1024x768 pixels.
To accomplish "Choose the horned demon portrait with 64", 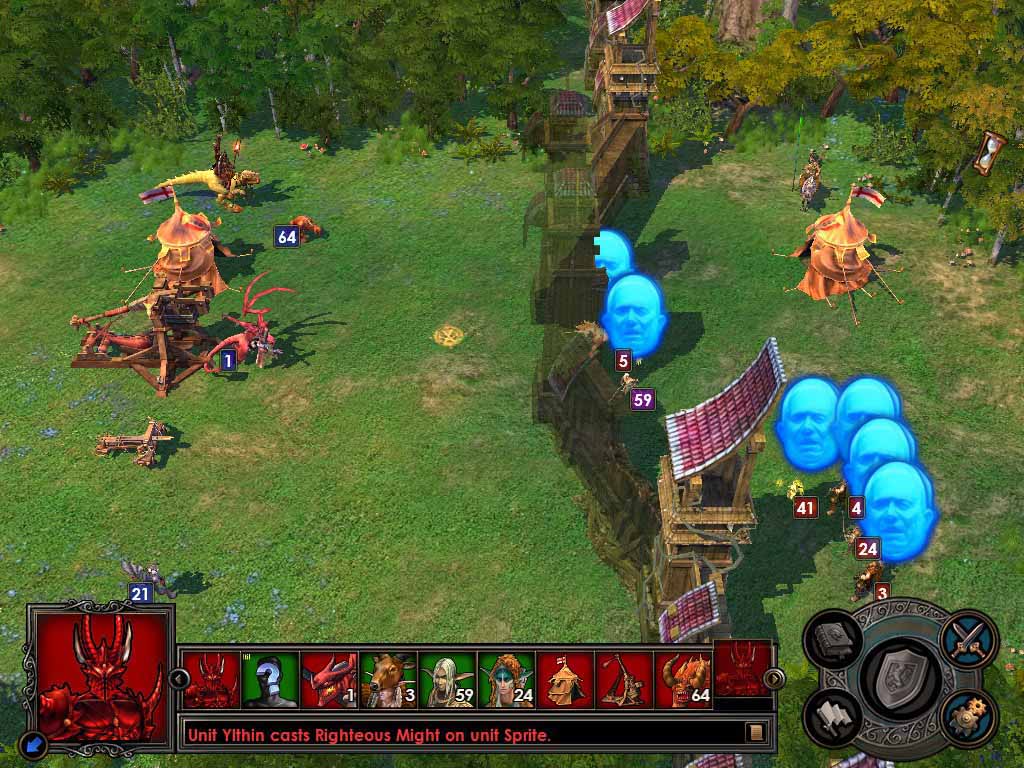I will [683, 680].
